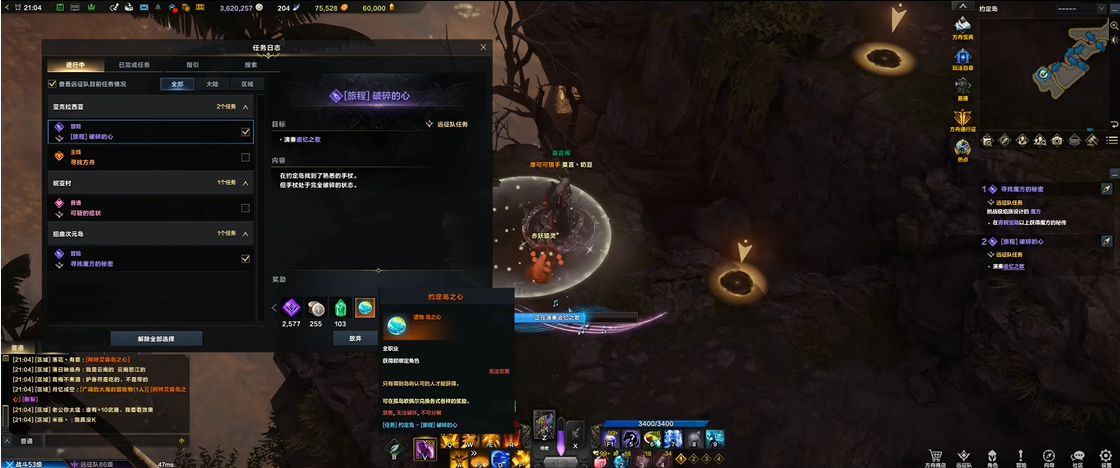Screen dimensions: 1120x468
Task: Tick the tracking checkbox for 可疑的症状
Action: click(245, 208)
